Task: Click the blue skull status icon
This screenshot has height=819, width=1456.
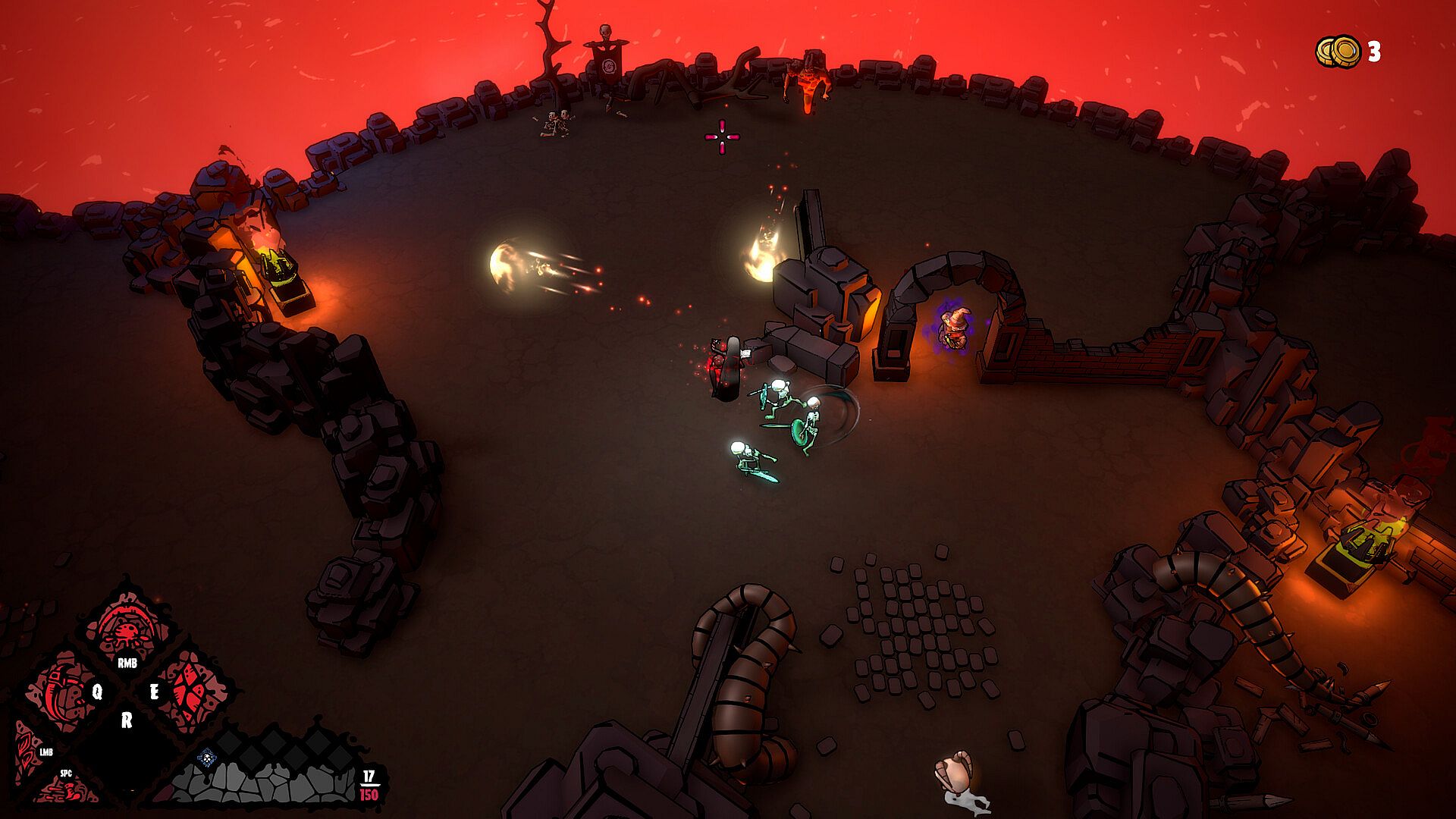Action: click(206, 757)
